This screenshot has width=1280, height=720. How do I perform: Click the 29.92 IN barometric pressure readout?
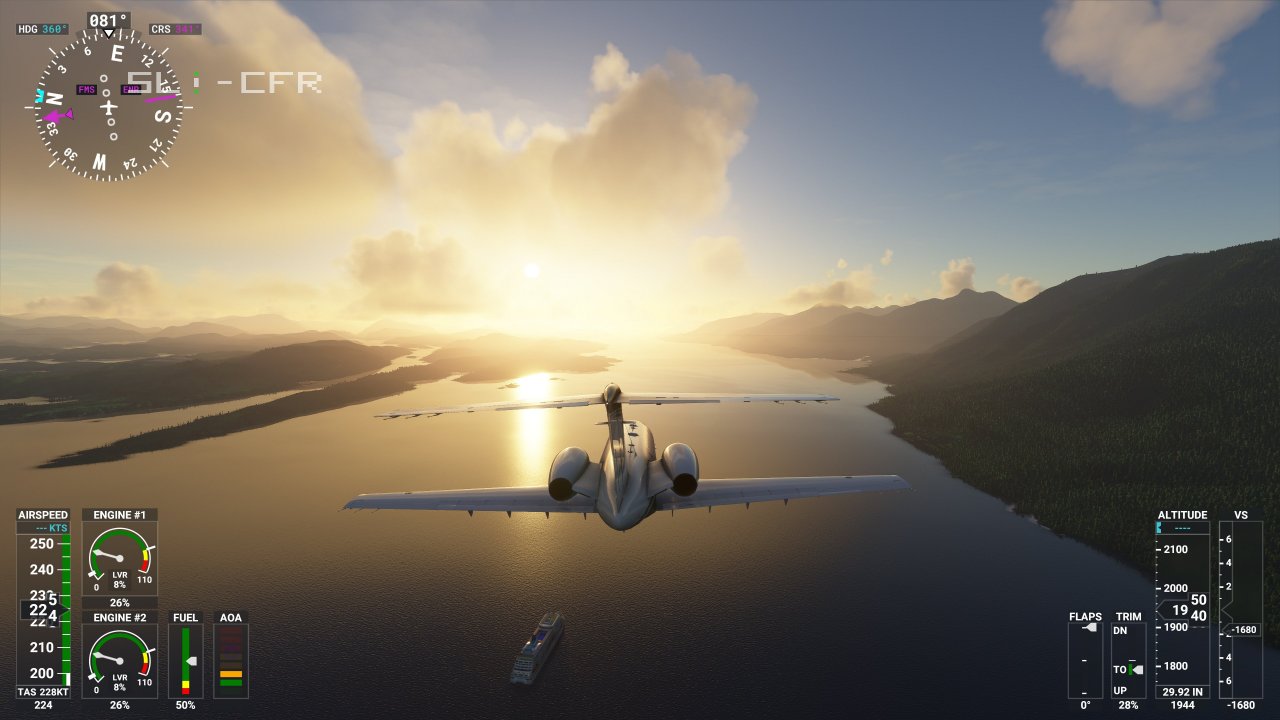click(1182, 690)
